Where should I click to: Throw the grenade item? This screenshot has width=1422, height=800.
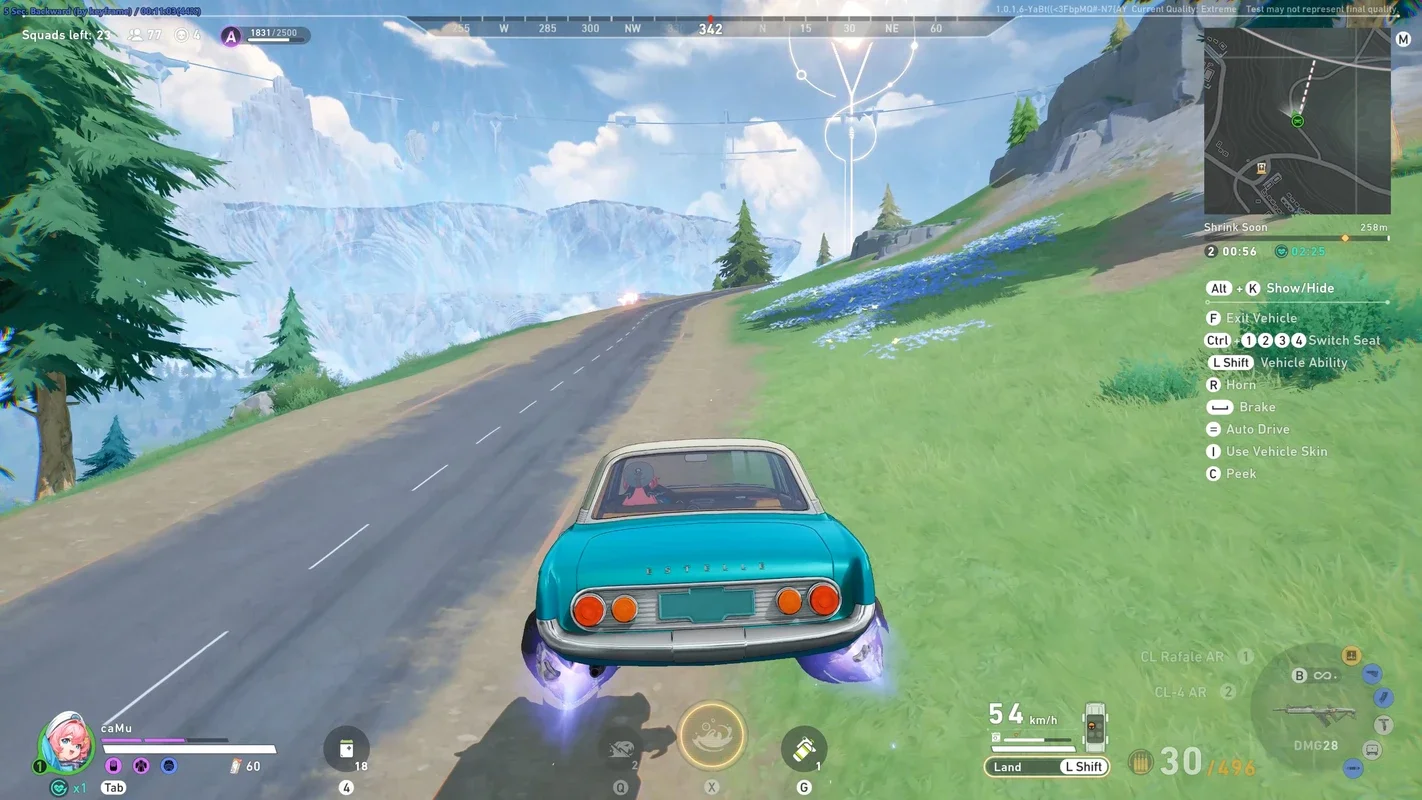tap(804, 749)
